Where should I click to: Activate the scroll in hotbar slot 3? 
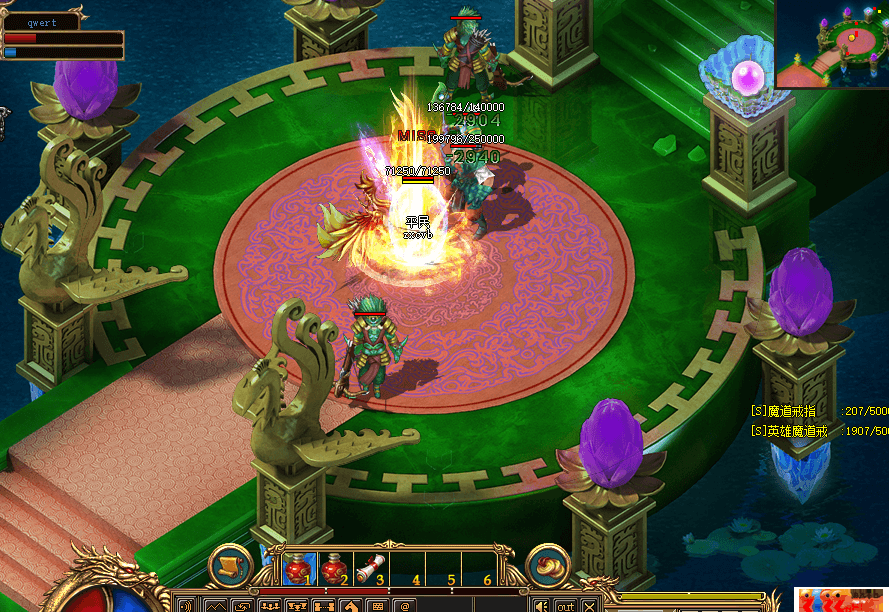coord(370,569)
